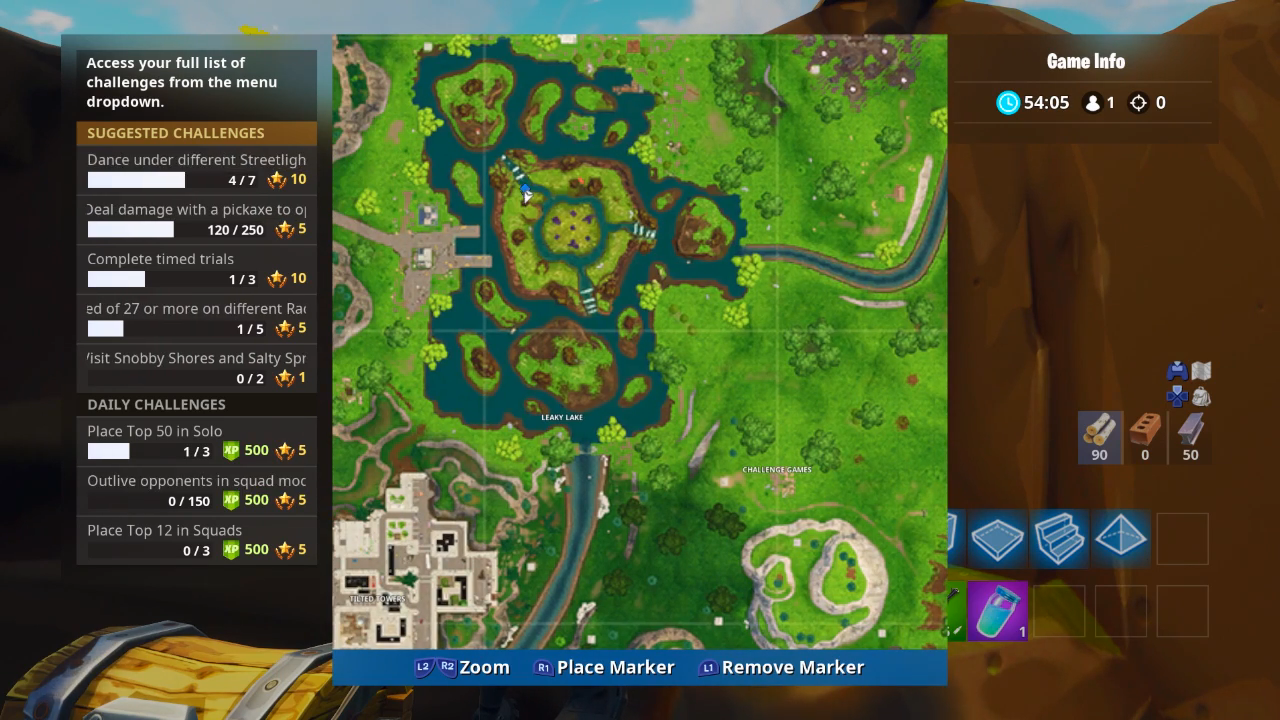Select the blue player marker on map
This screenshot has width=1280, height=720.
[x=525, y=189]
